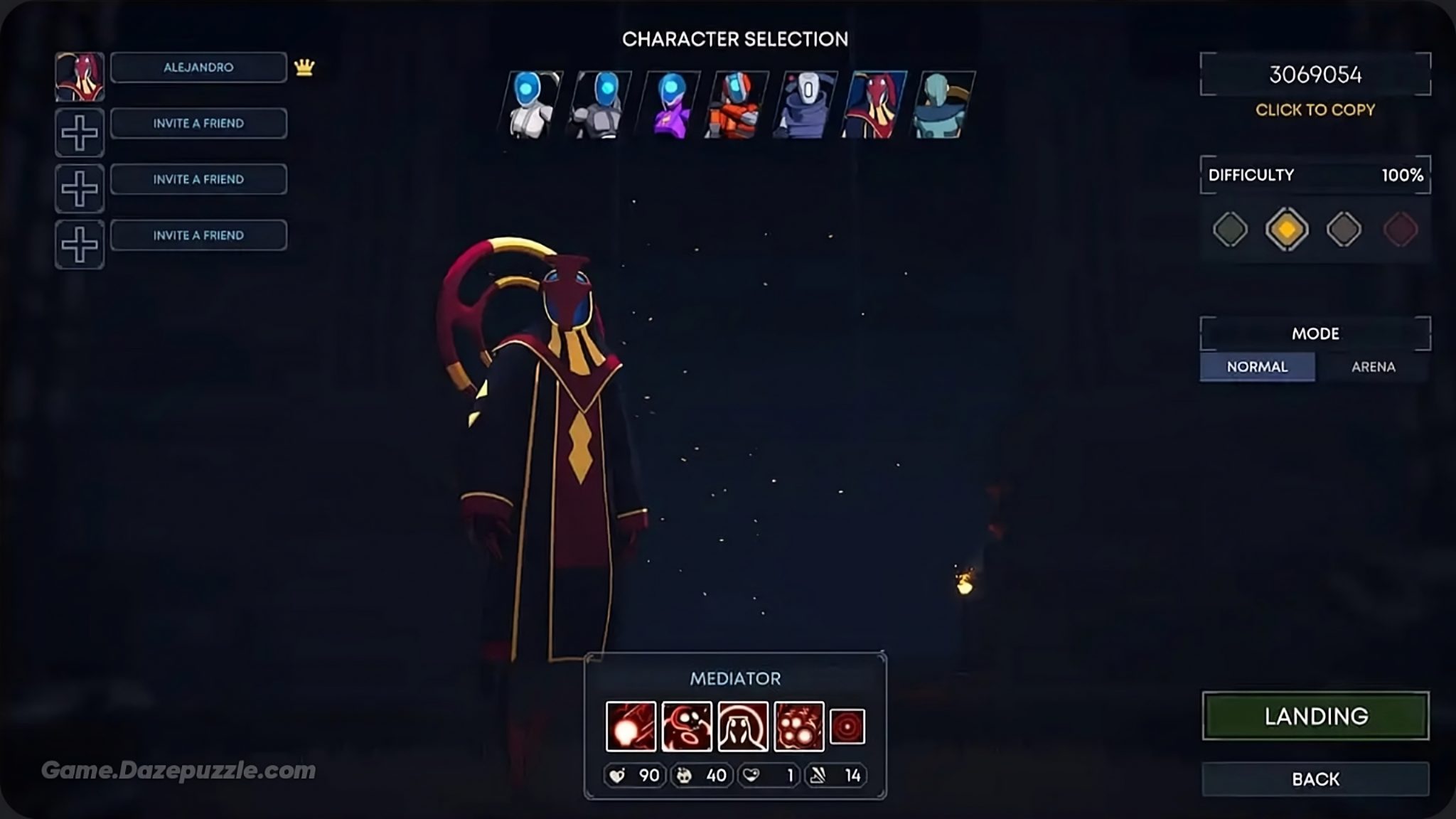The height and width of the screenshot is (819, 1456).
Task: Switch mode to Arena
Action: point(1374,366)
